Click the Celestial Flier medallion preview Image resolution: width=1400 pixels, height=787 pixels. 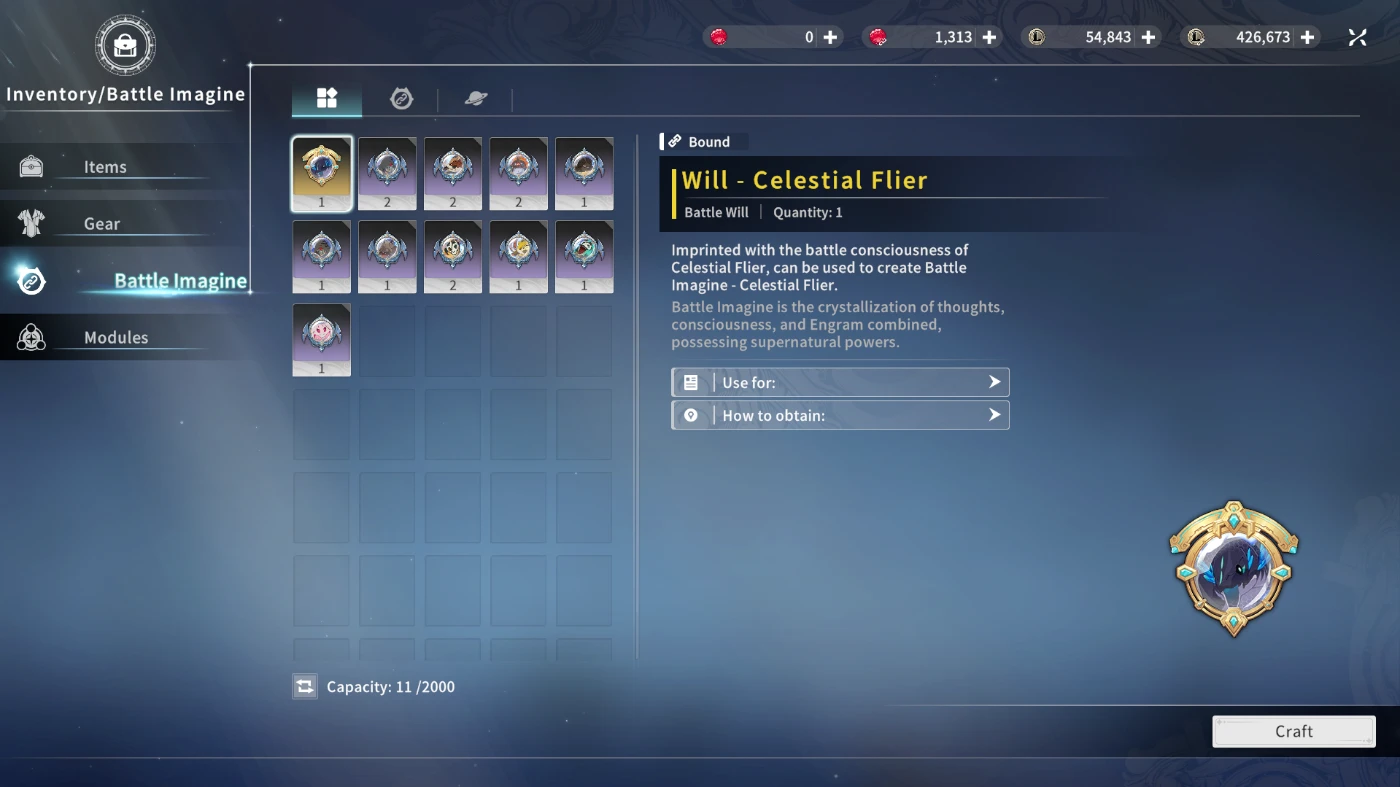pyautogui.click(x=1234, y=569)
